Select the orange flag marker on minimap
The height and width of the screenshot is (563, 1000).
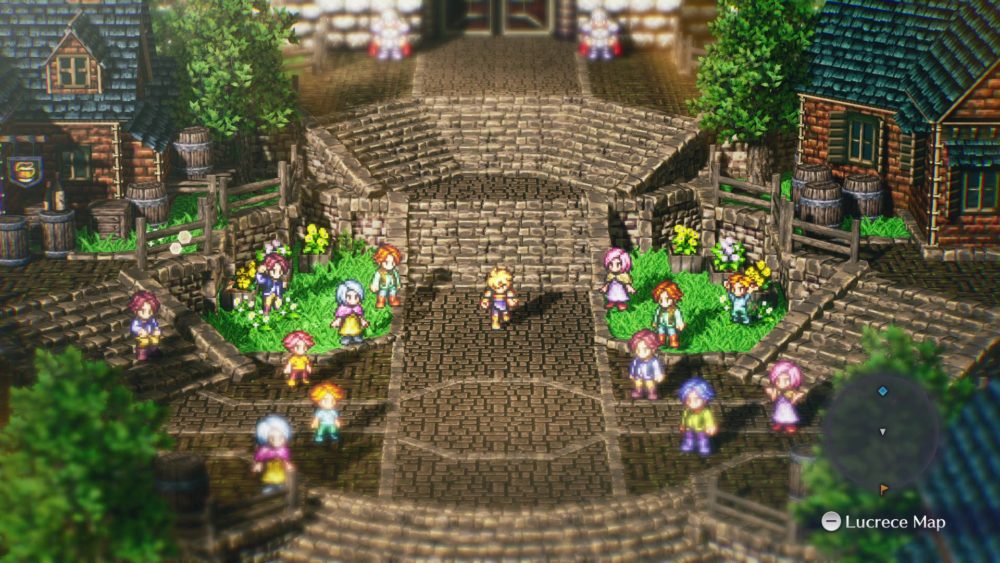(882, 490)
